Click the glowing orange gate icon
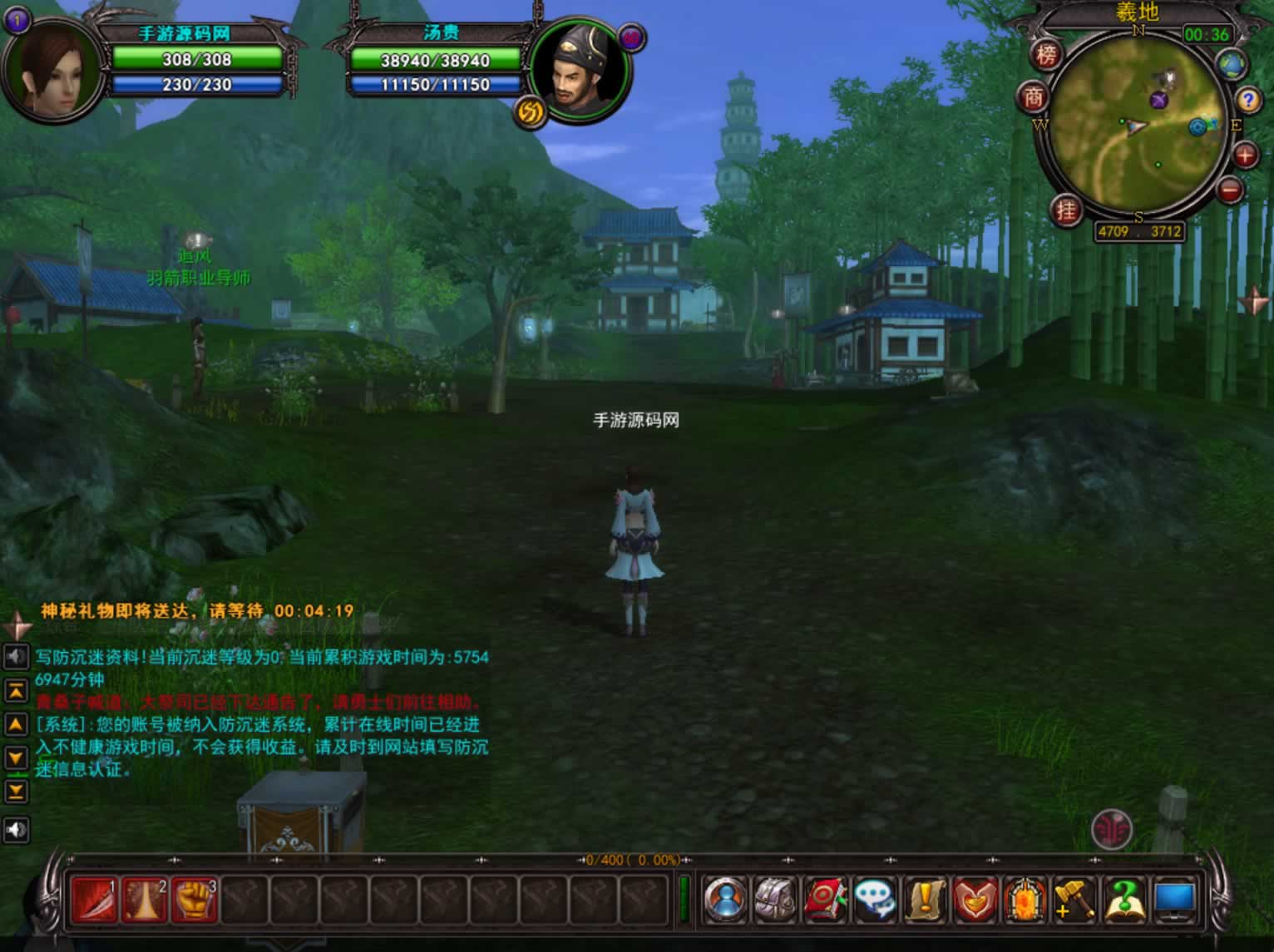 click(1025, 900)
